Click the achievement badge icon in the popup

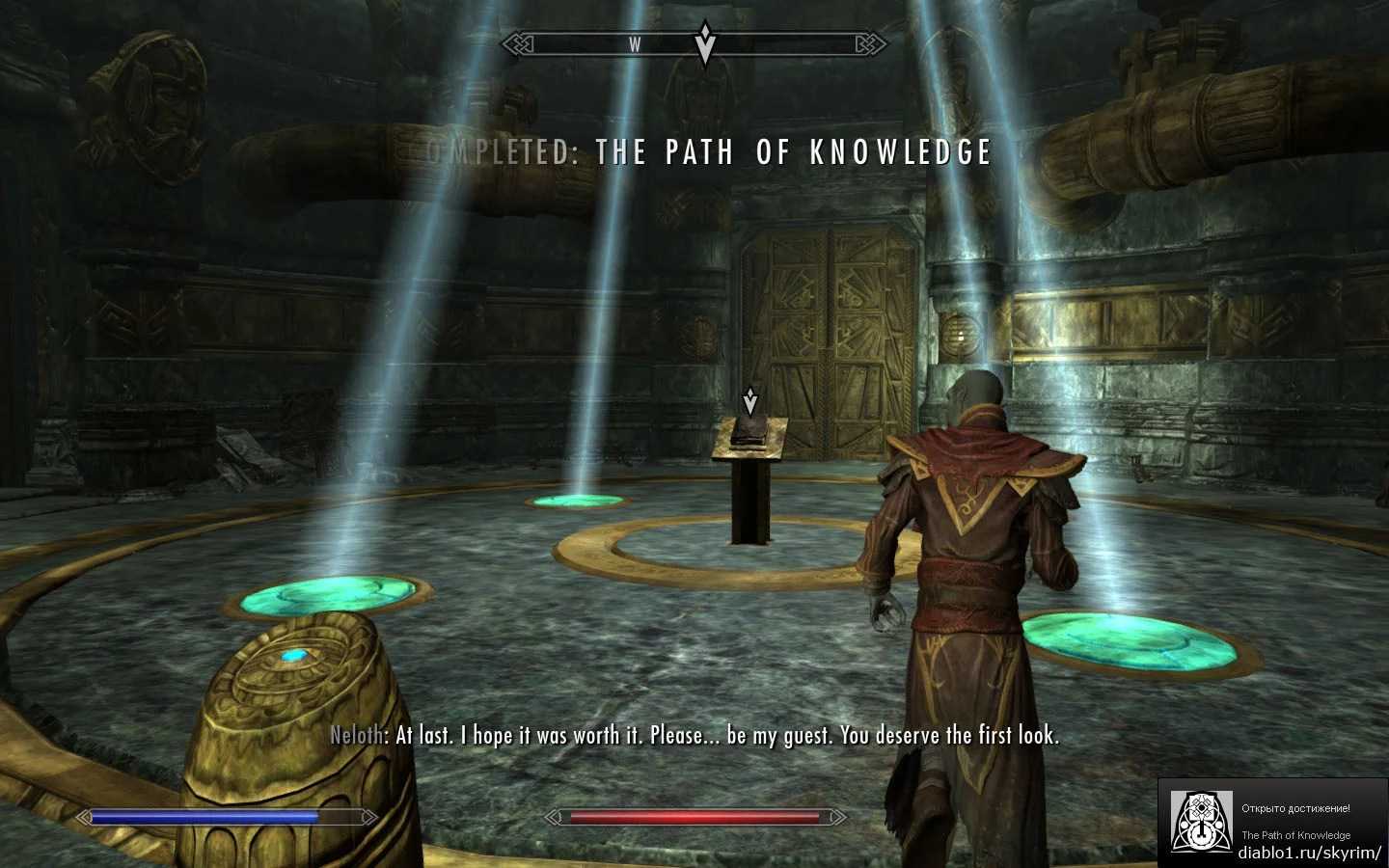[x=1200, y=822]
